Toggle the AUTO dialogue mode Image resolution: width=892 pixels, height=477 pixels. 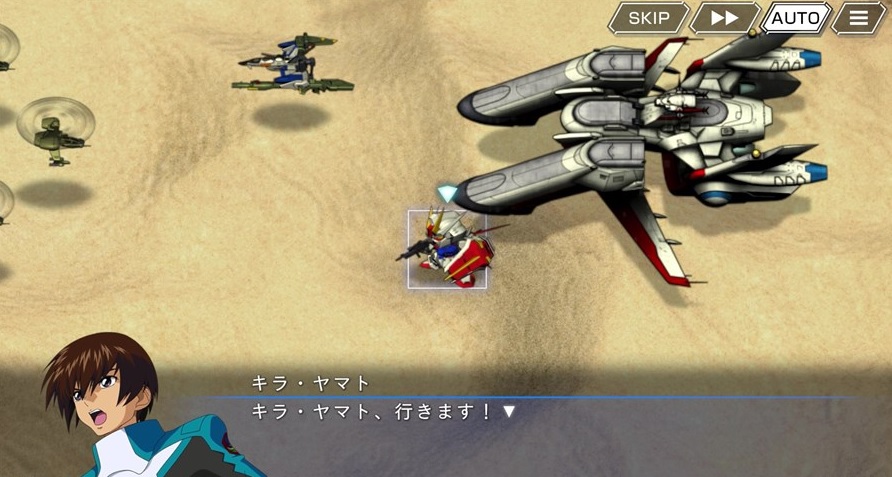pyautogui.click(x=795, y=18)
